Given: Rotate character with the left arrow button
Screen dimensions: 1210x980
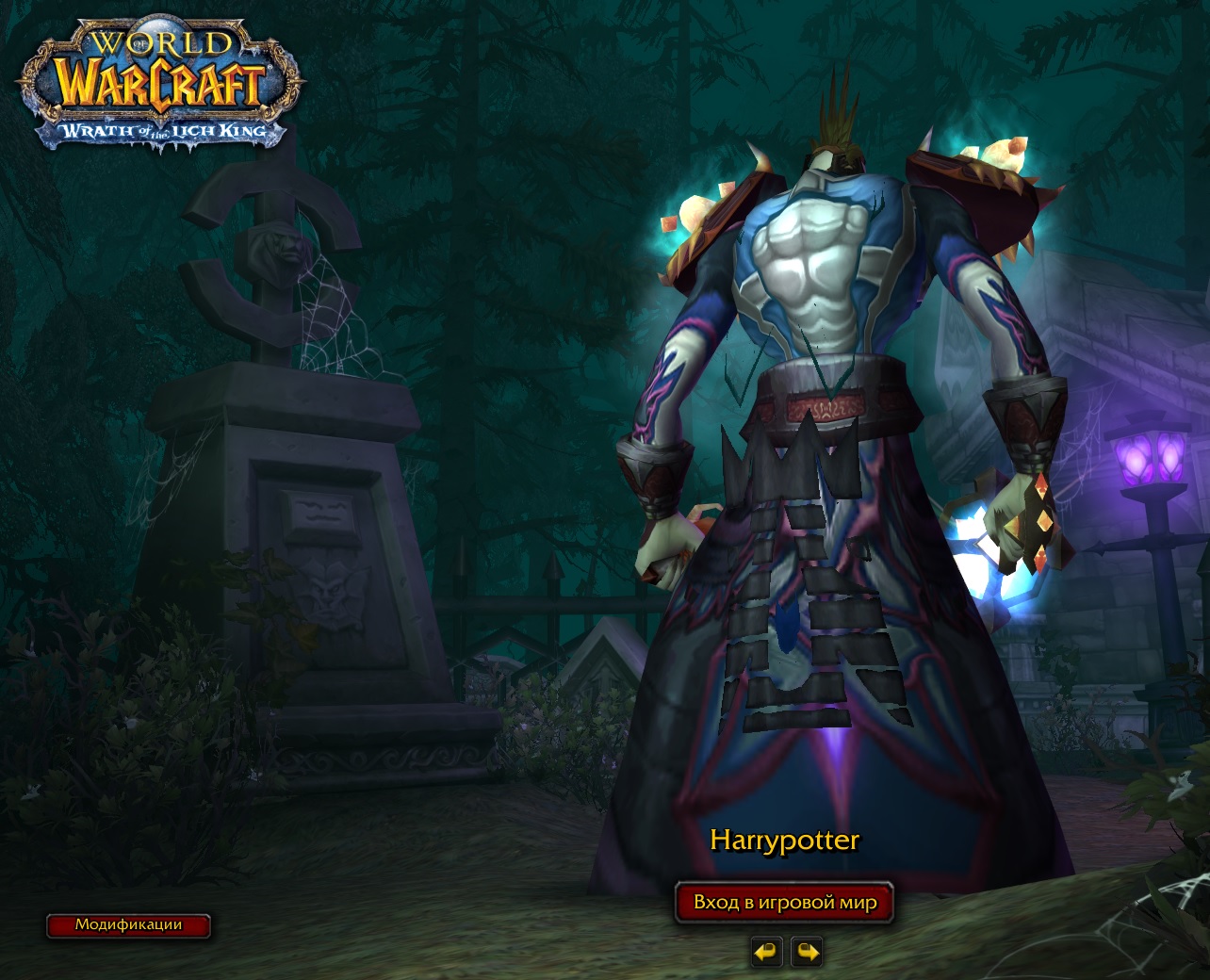Looking at the screenshot, I should coord(766,952).
